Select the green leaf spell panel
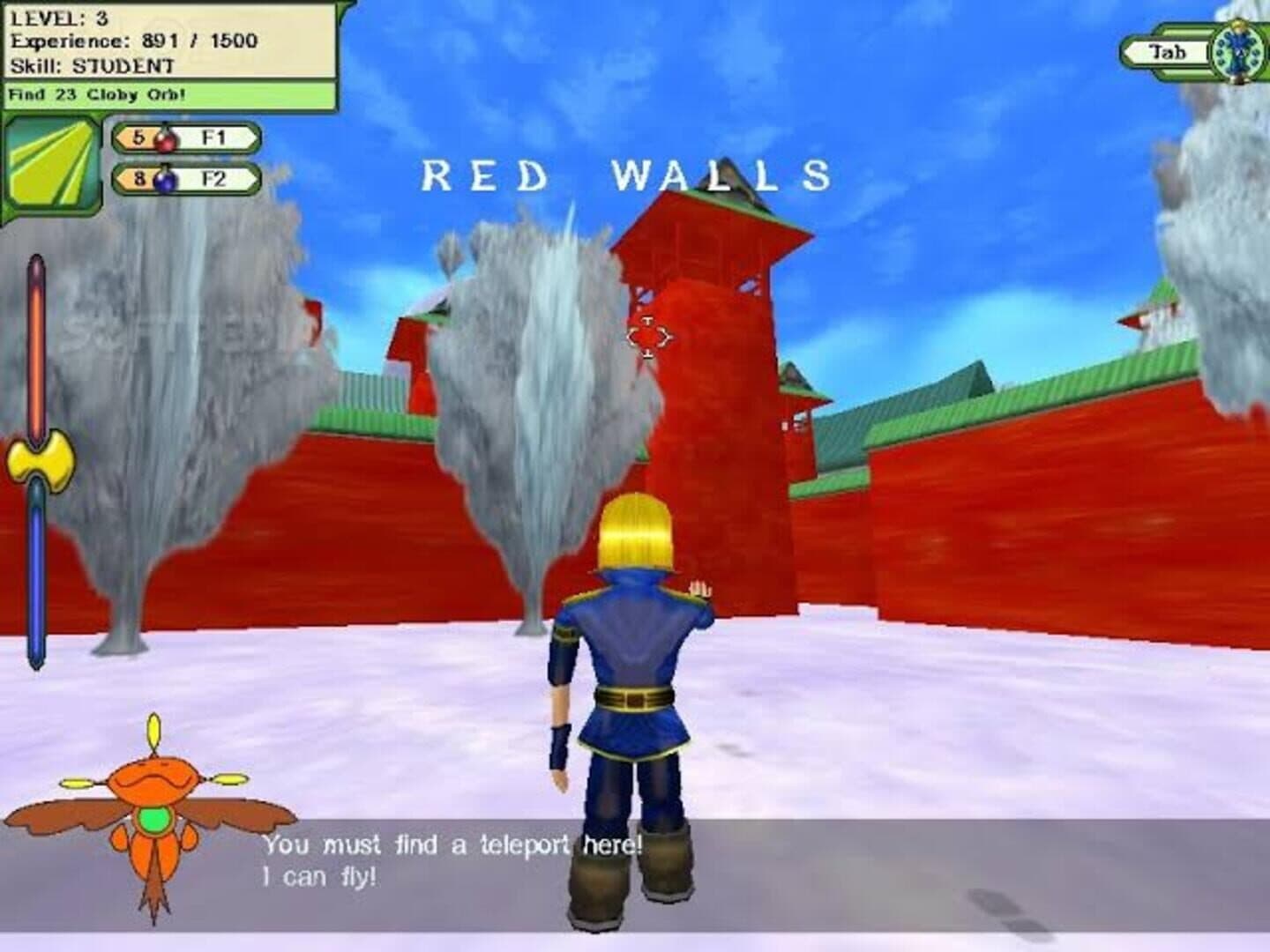The height and width of the screenshot is (952, 1270). [52, 169]
